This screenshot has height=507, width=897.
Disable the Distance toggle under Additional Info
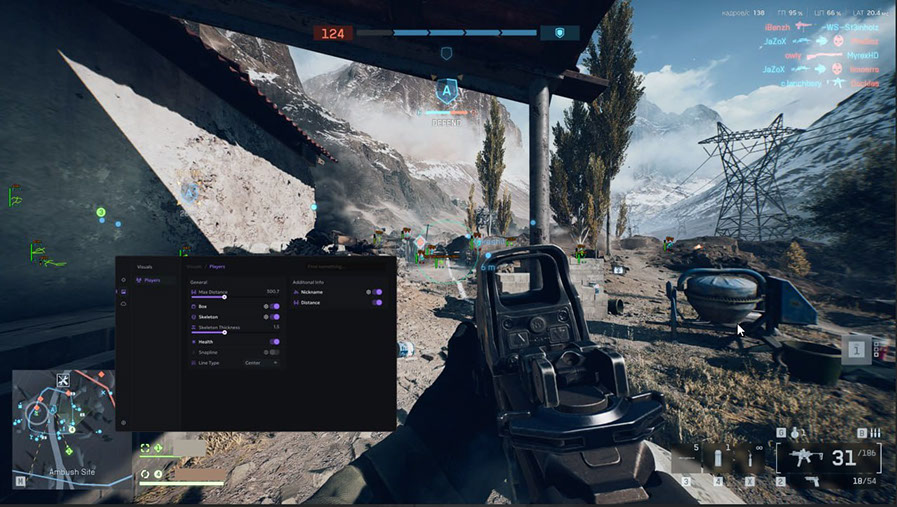(378, 302)
